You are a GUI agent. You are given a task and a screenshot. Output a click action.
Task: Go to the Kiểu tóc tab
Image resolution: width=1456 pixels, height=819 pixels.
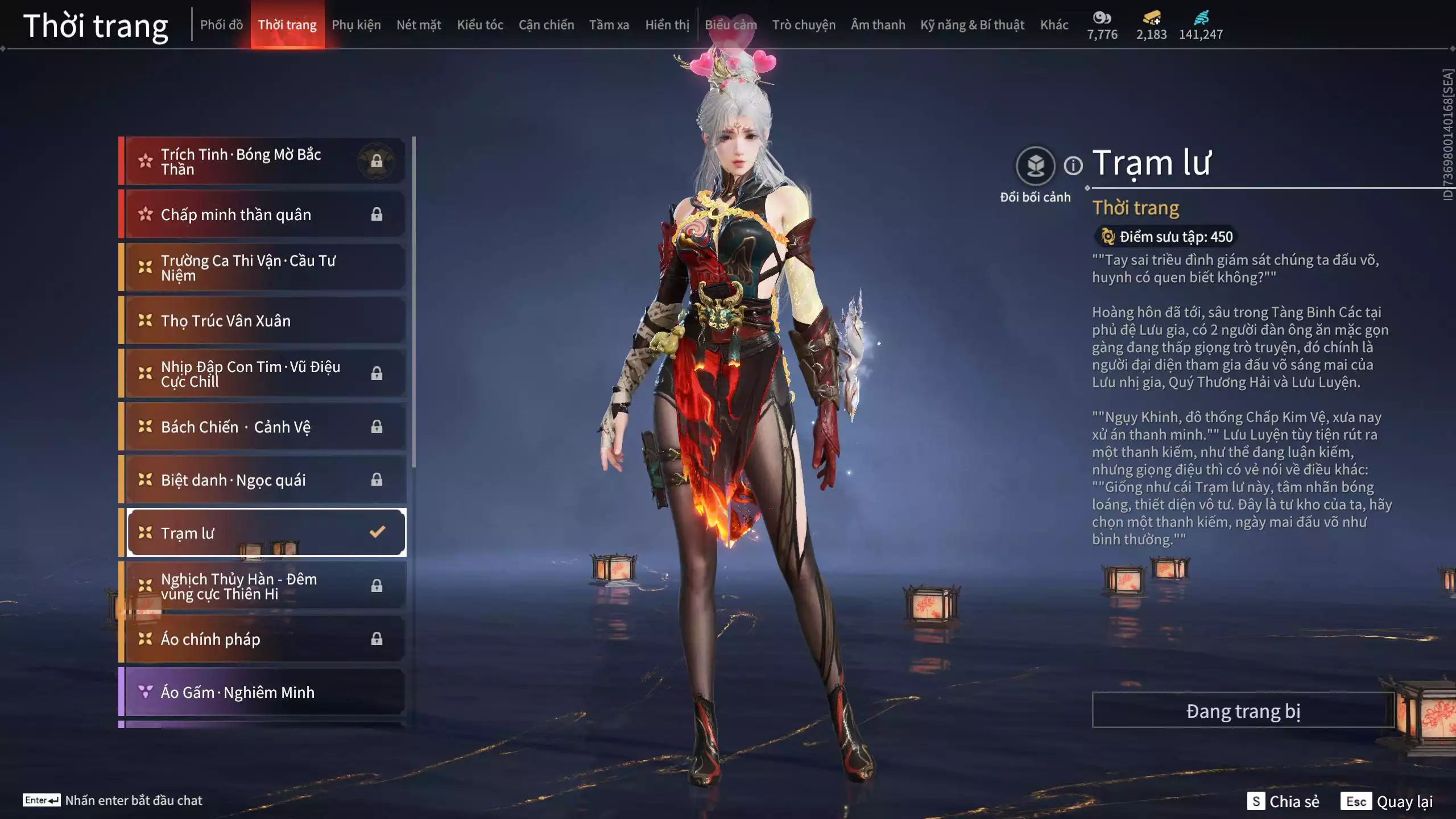480,25
